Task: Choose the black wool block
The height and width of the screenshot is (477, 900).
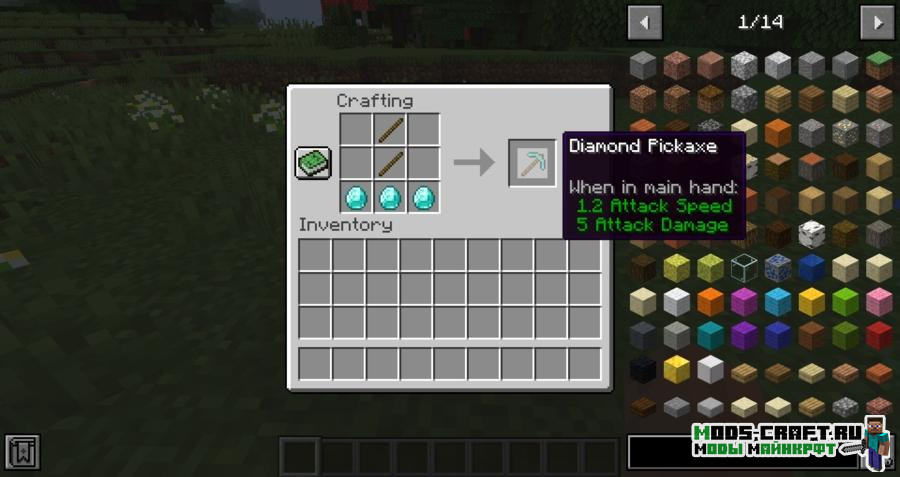Action: (643, 370)
